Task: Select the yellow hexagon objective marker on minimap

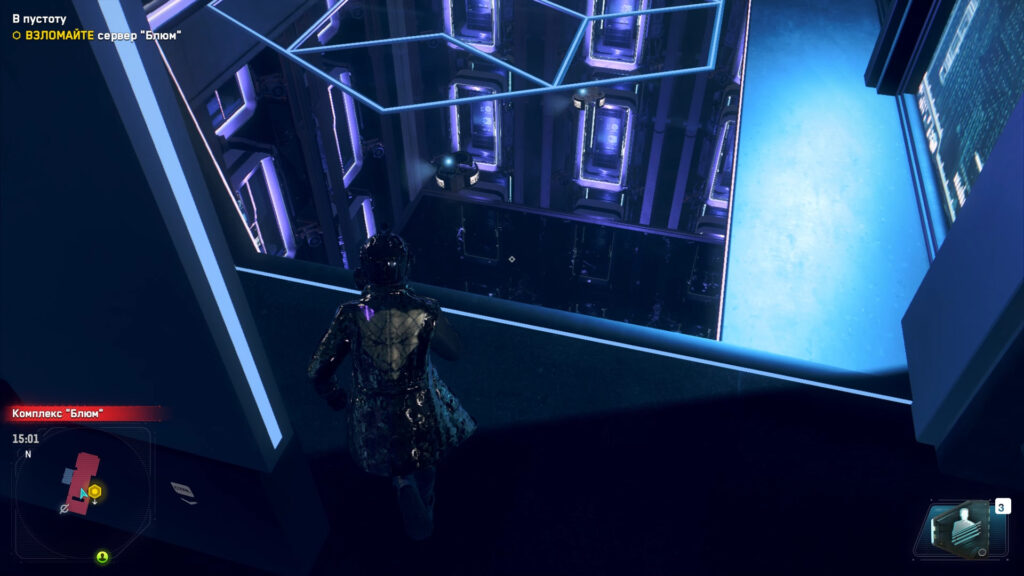Action: coord(94,491)
